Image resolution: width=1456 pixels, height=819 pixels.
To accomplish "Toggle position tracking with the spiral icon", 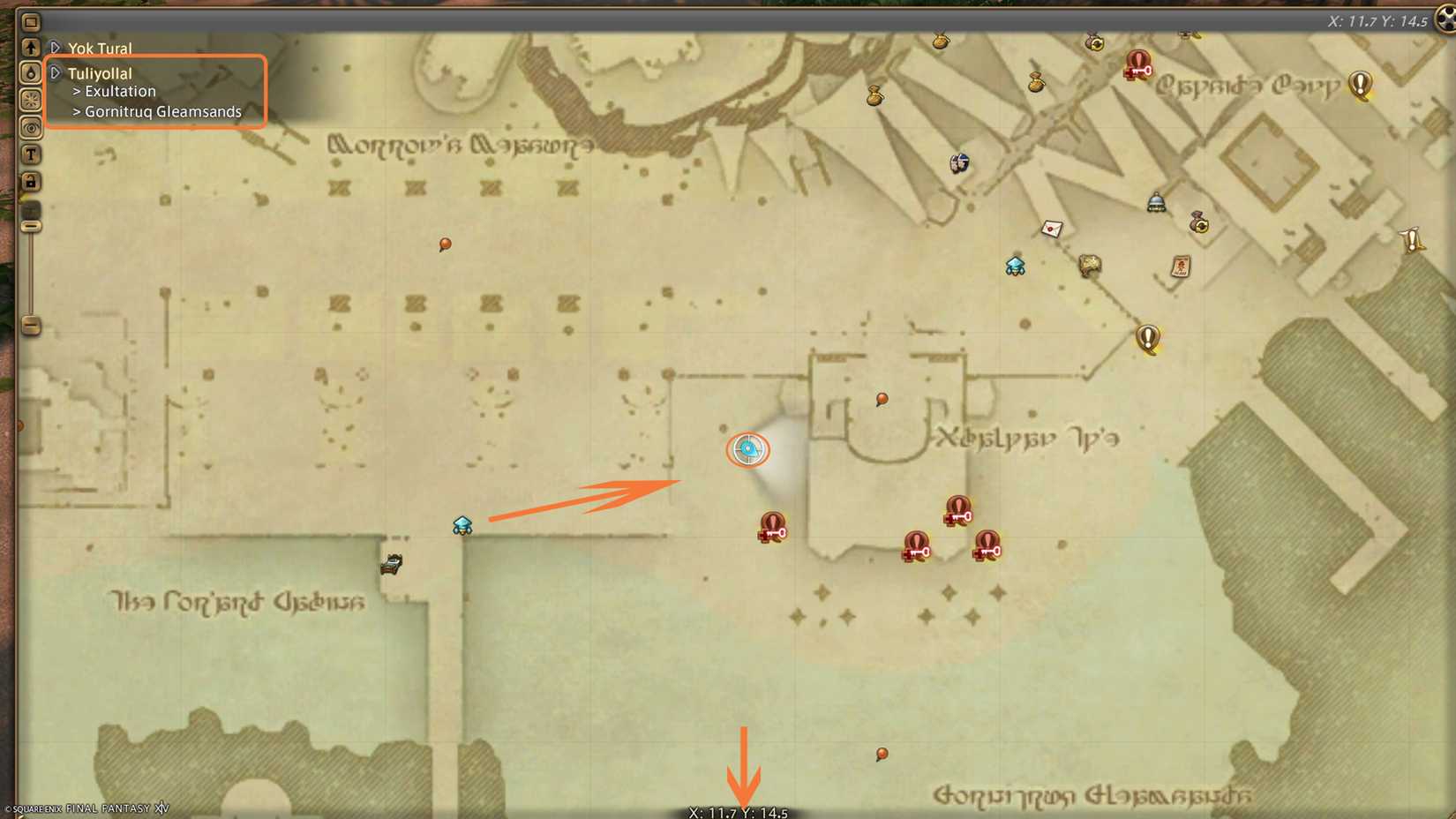I will (x=31, y=128).
